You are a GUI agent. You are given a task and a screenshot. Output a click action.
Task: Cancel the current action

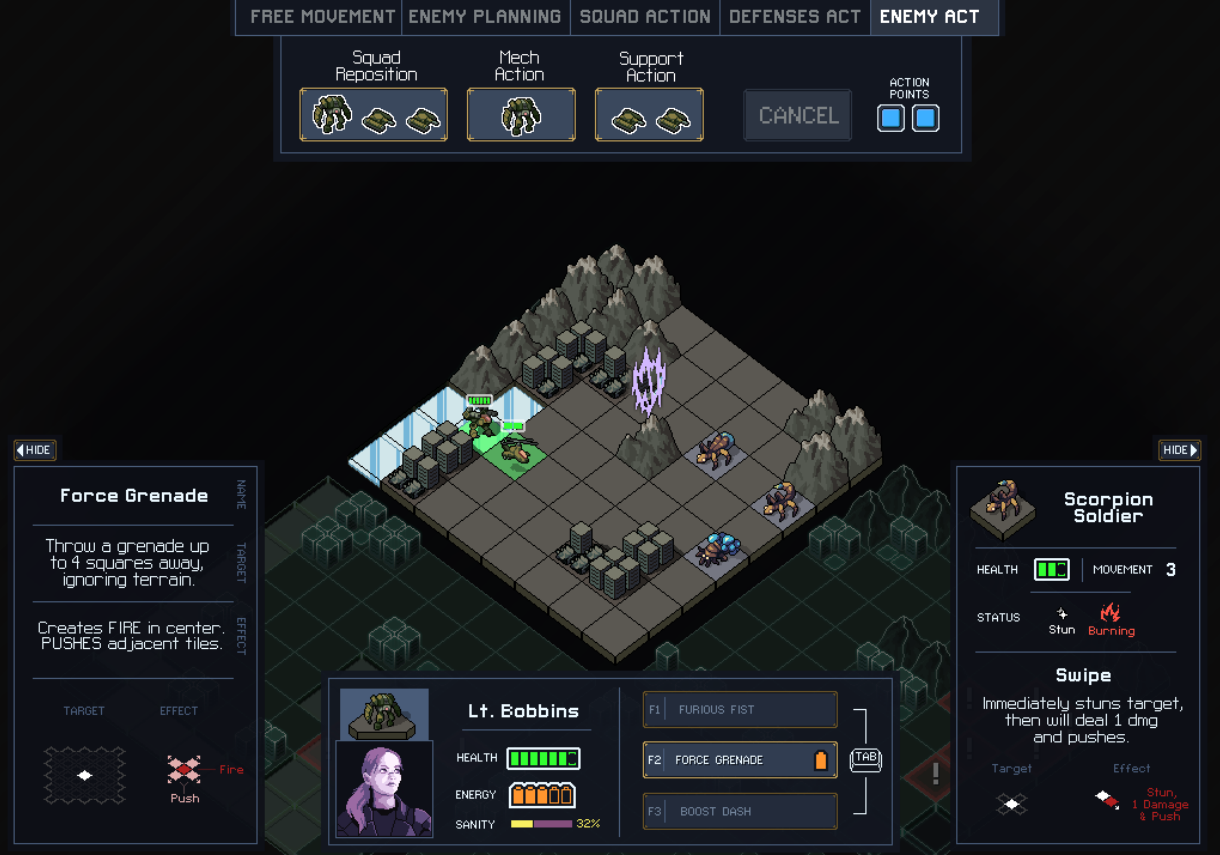tap(798, 115)
